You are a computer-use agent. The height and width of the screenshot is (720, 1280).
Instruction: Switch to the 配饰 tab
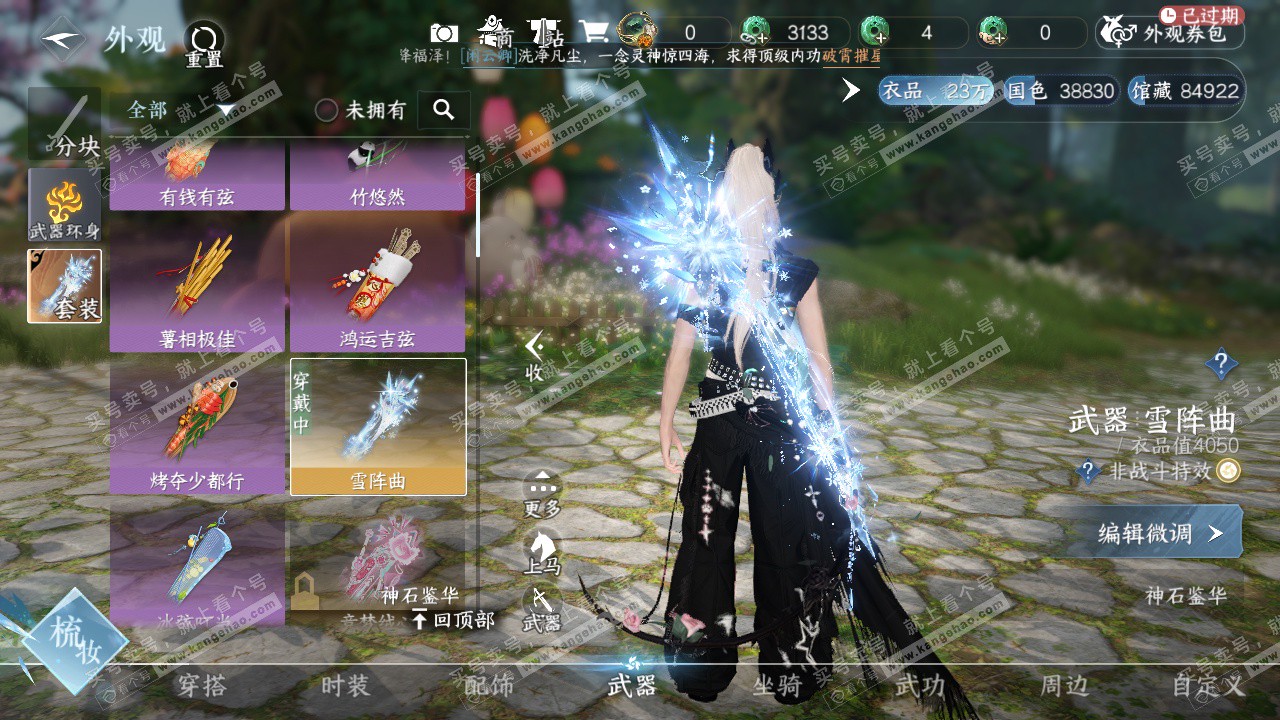click(489, 686)
